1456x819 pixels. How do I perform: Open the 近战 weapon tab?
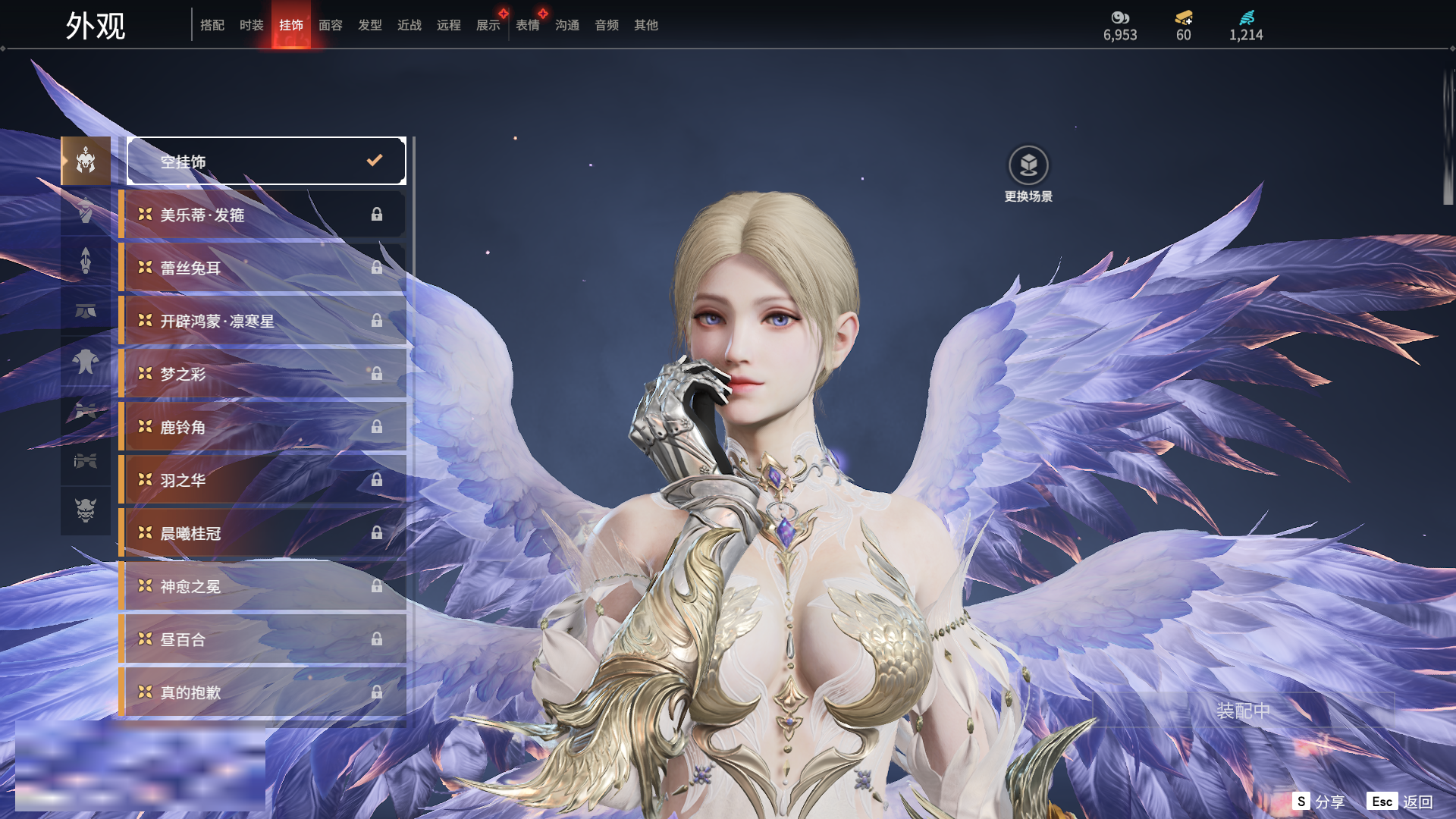[409, 25]
